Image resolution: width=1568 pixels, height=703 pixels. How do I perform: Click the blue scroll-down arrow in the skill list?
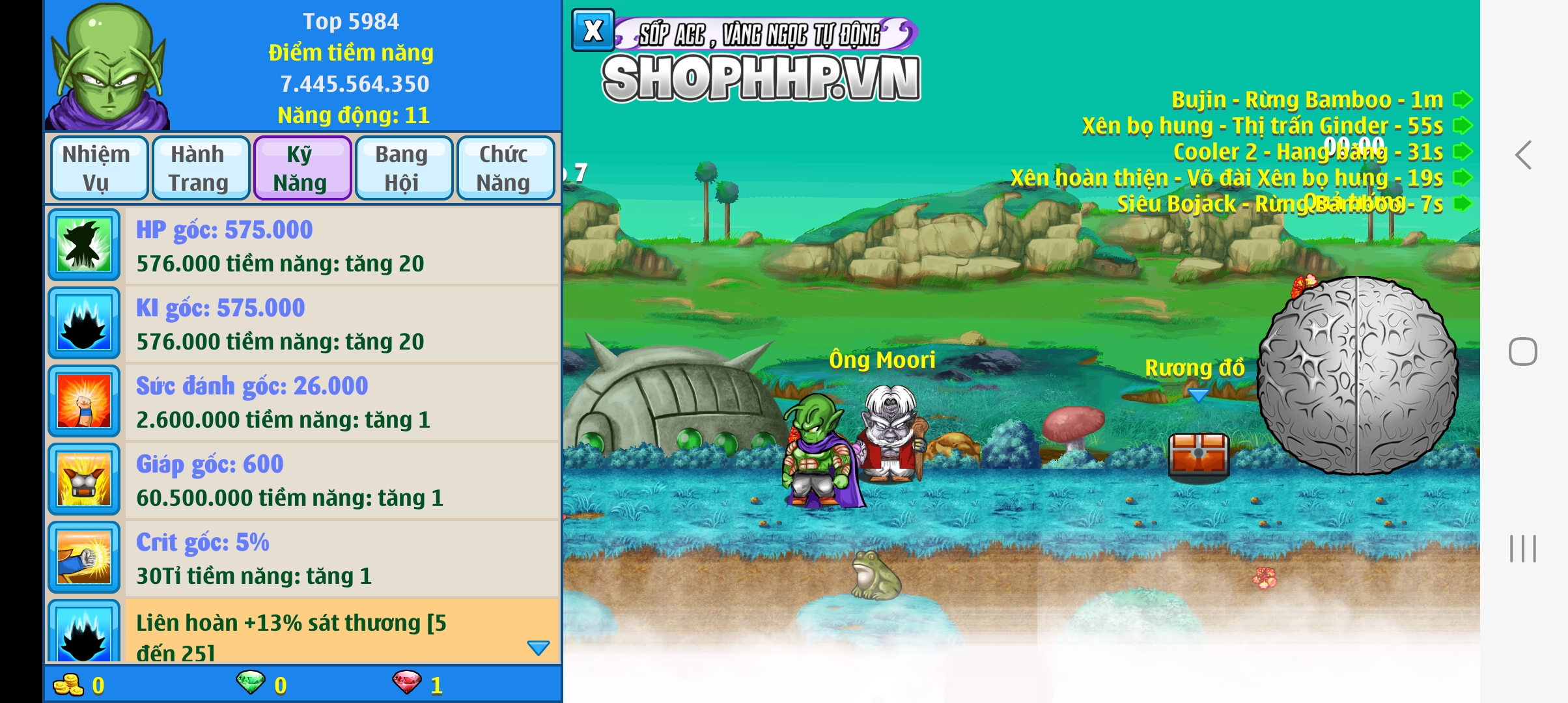point(538,648)
